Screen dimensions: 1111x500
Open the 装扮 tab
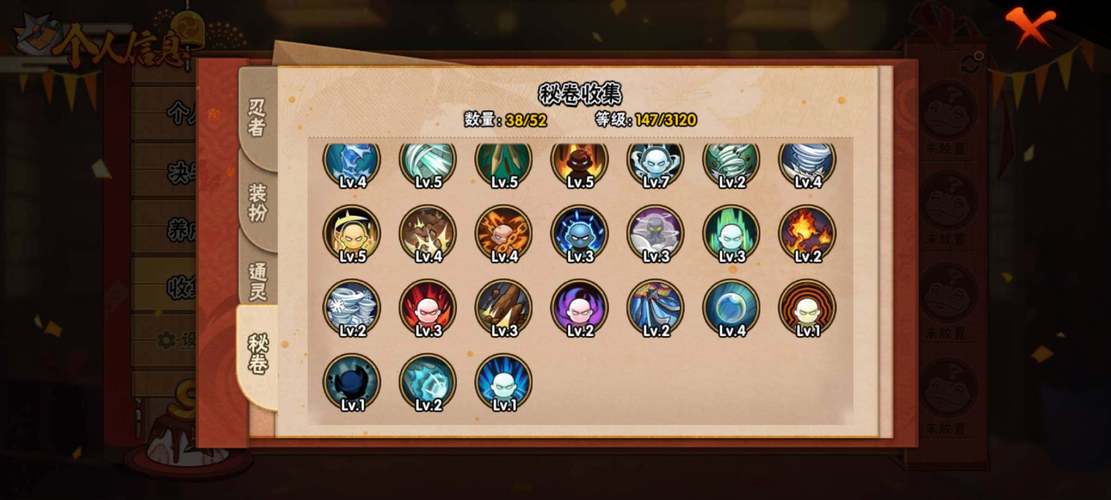pos(258,202)
